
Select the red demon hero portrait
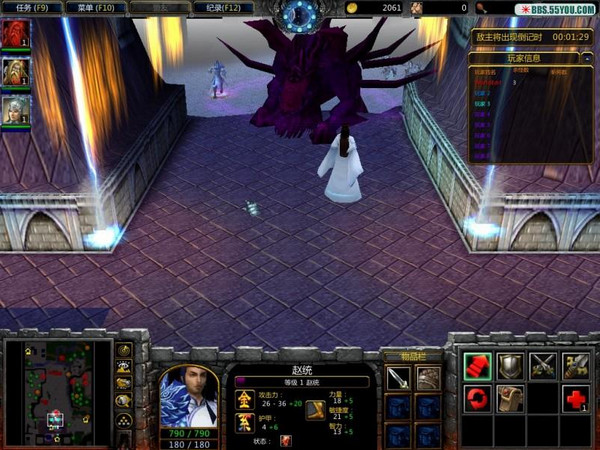(14, 34)
